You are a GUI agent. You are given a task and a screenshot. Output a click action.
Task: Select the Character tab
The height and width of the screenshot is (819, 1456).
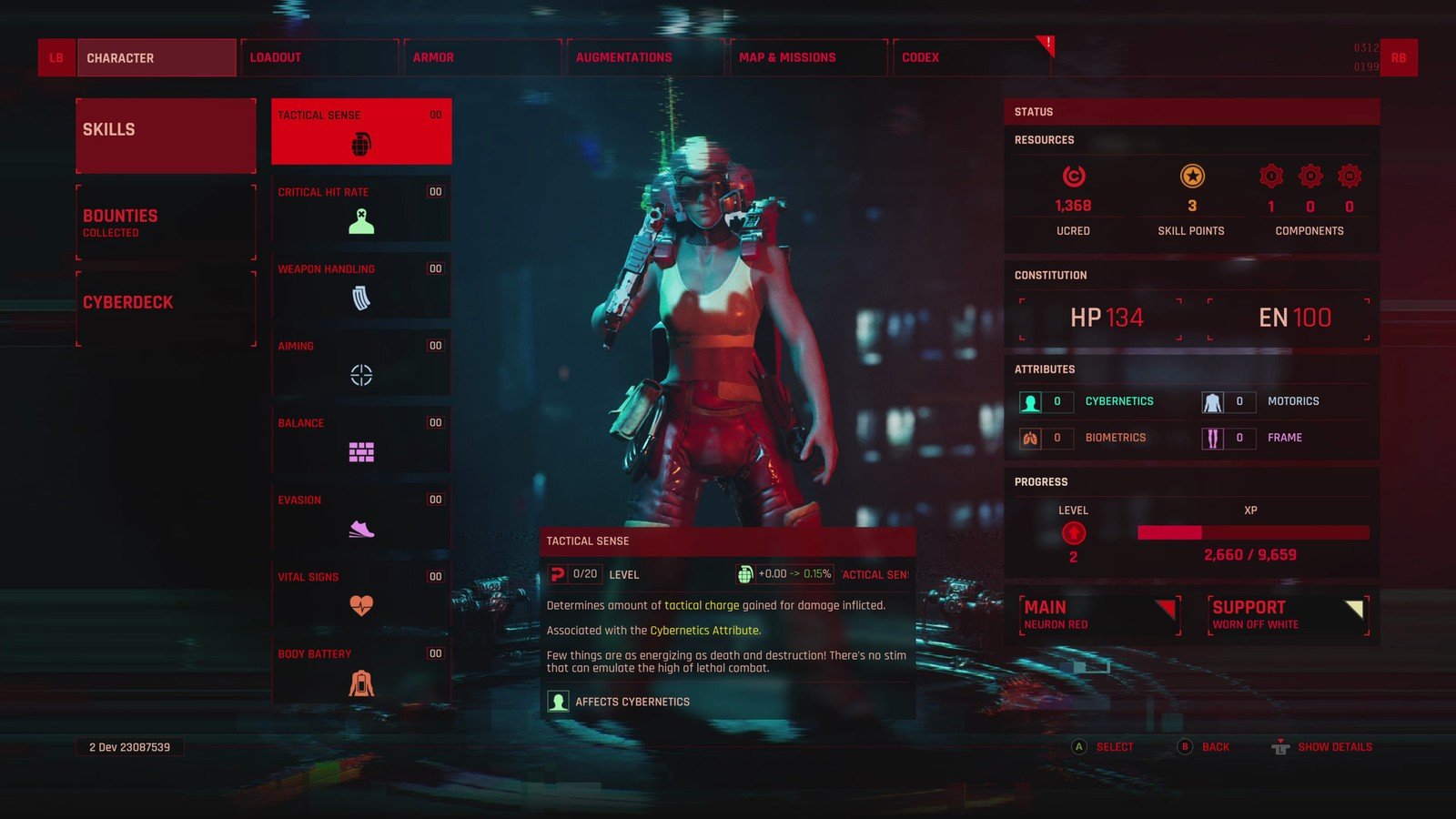coord(156,57)
